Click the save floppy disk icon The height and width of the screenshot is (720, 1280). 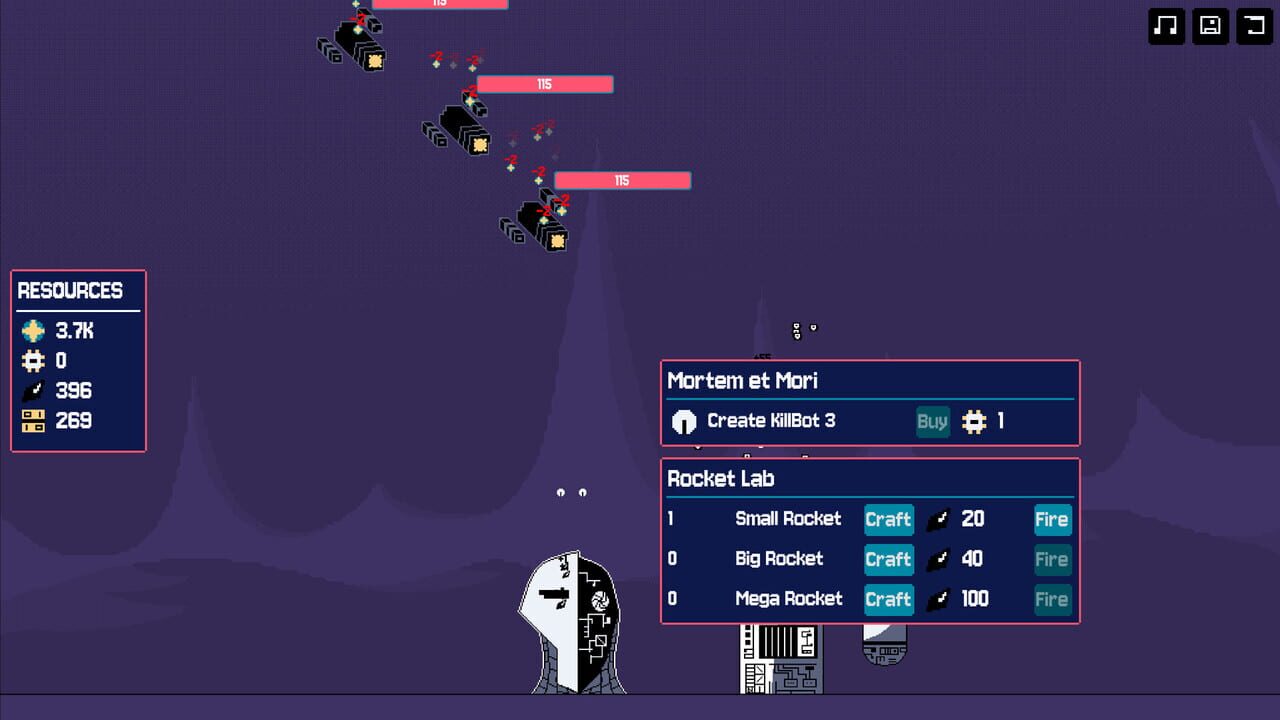[x=1210, y=27]
